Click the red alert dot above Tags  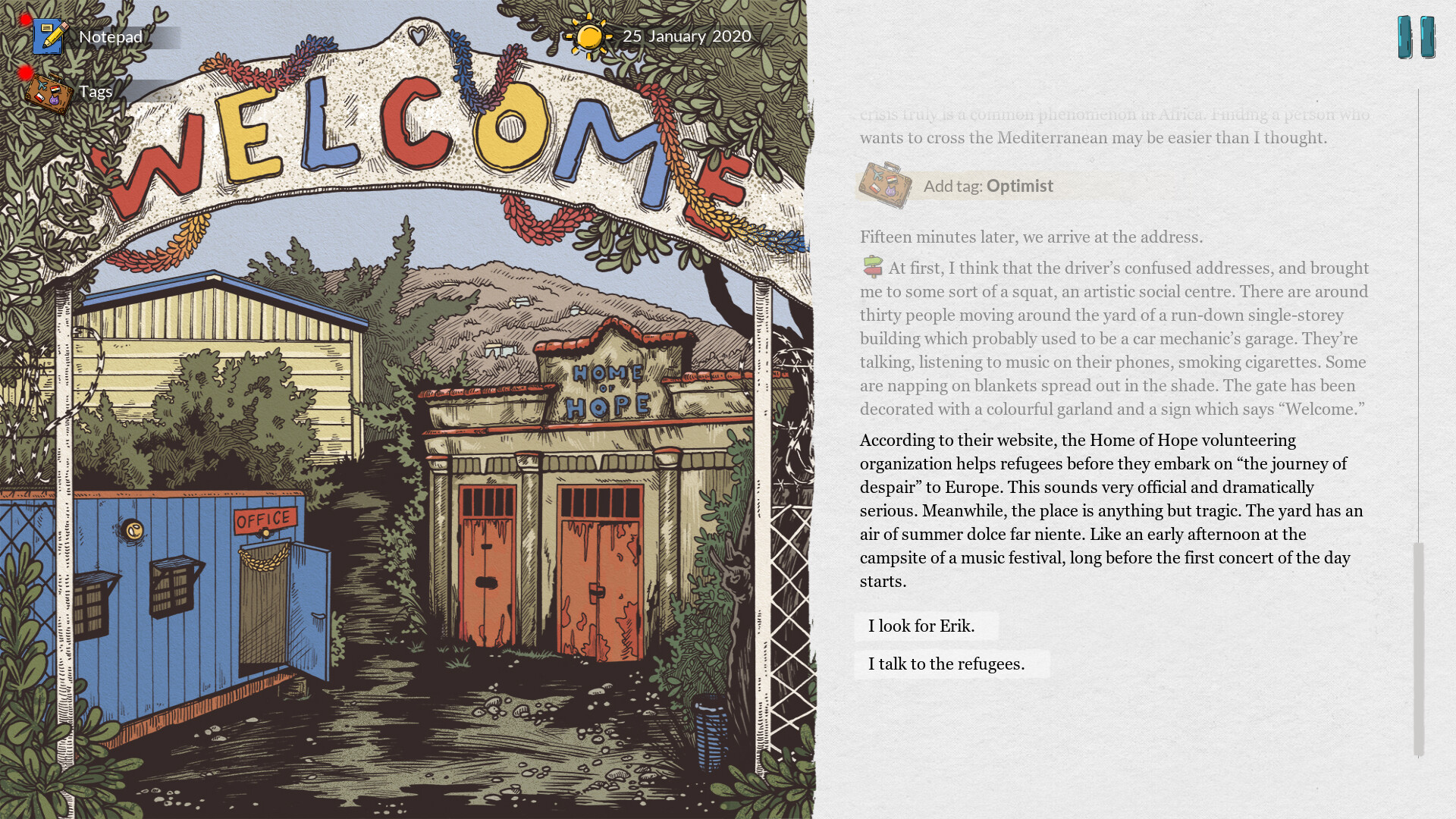point(25,72)
